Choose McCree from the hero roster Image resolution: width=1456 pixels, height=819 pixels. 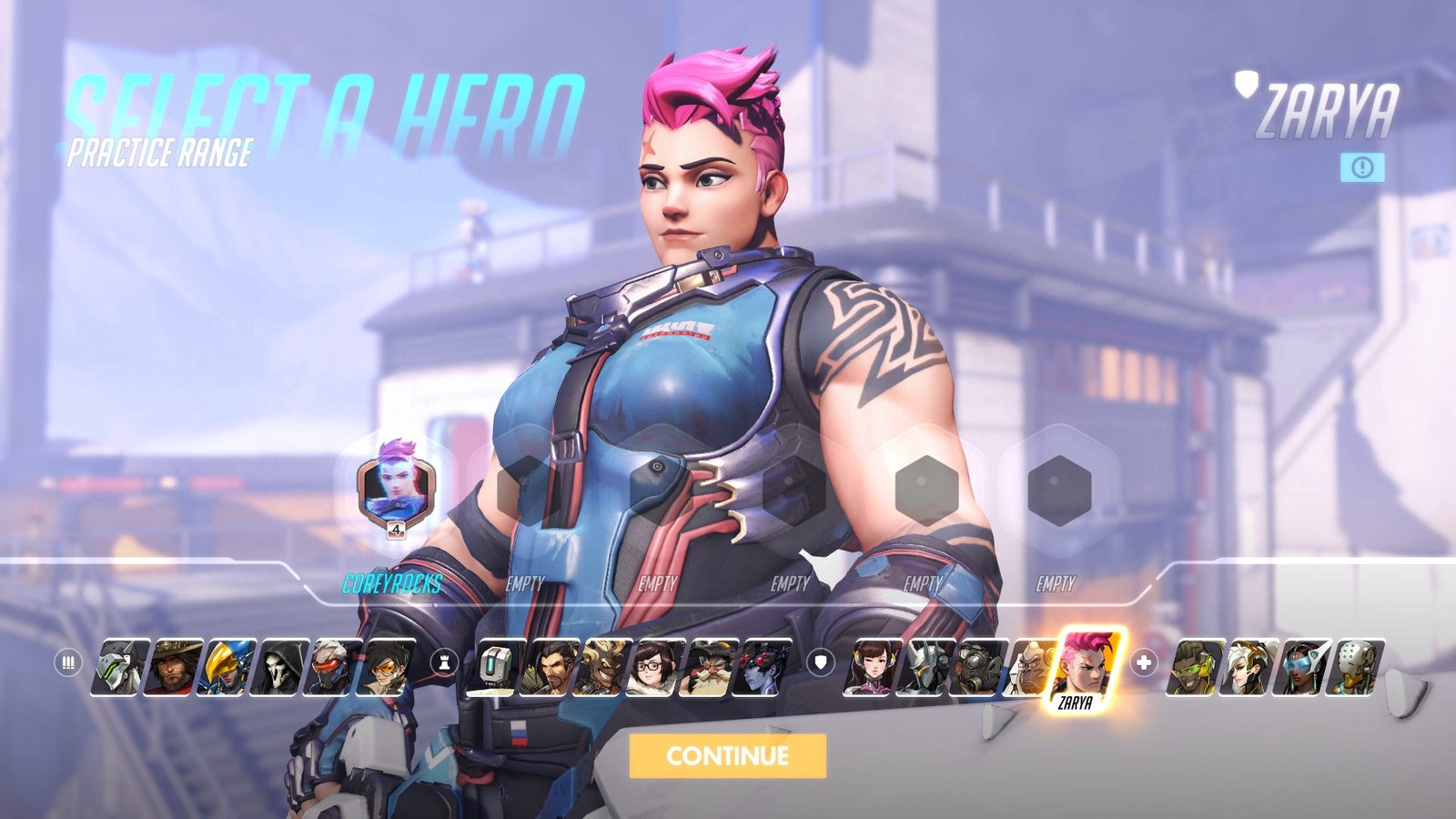[175, 668]
